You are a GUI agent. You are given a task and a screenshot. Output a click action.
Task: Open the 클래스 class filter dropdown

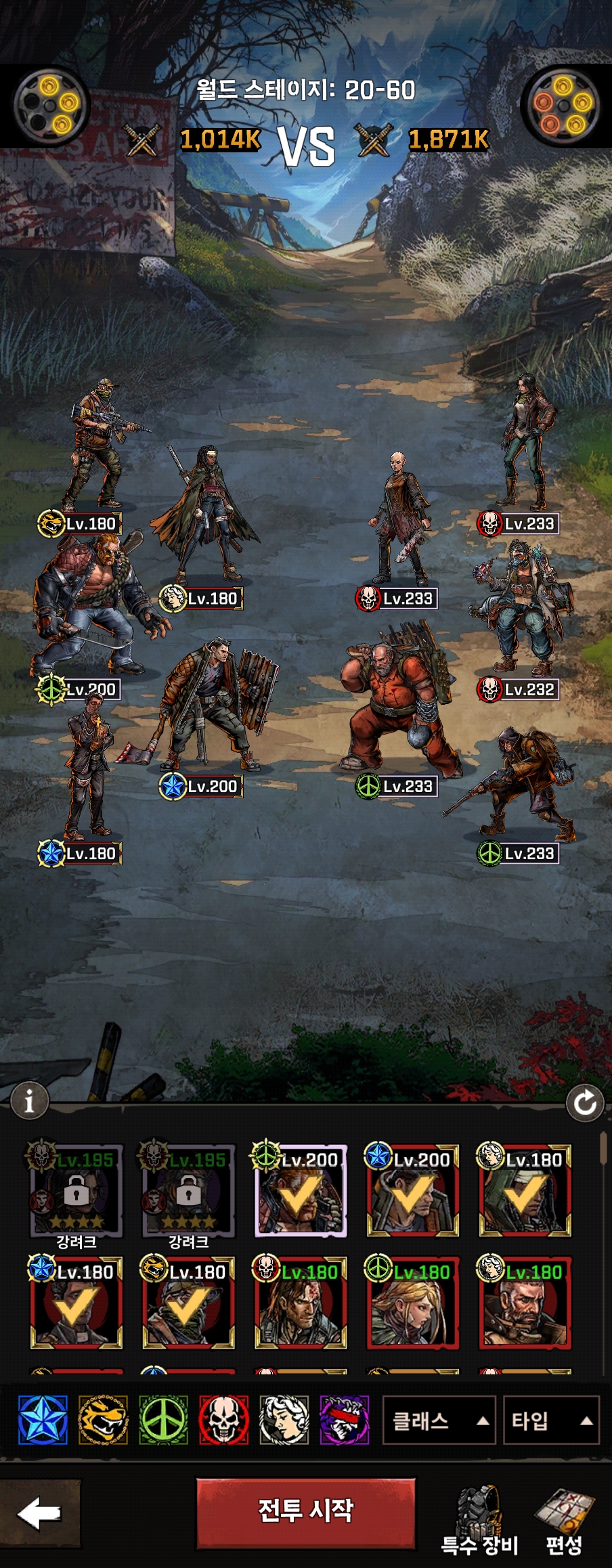click(x=439, y=1420)
